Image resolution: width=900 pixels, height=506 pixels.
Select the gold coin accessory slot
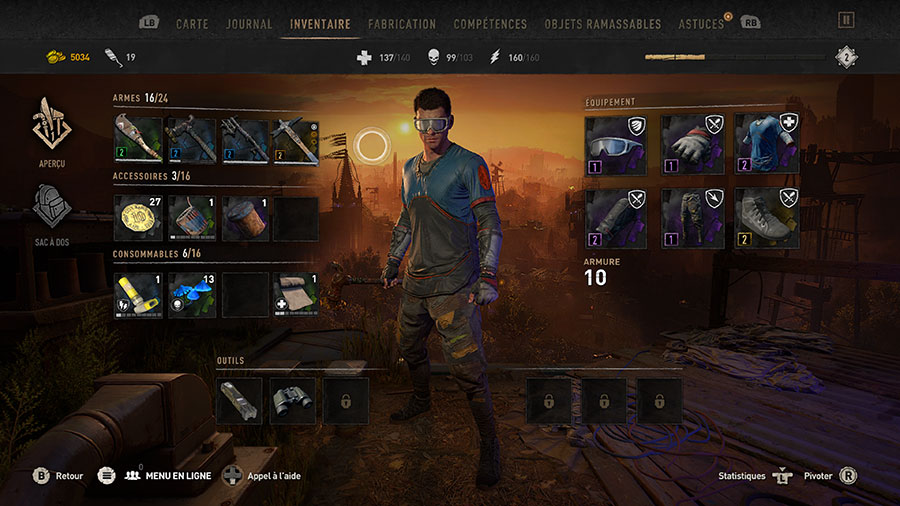point(138,218)
